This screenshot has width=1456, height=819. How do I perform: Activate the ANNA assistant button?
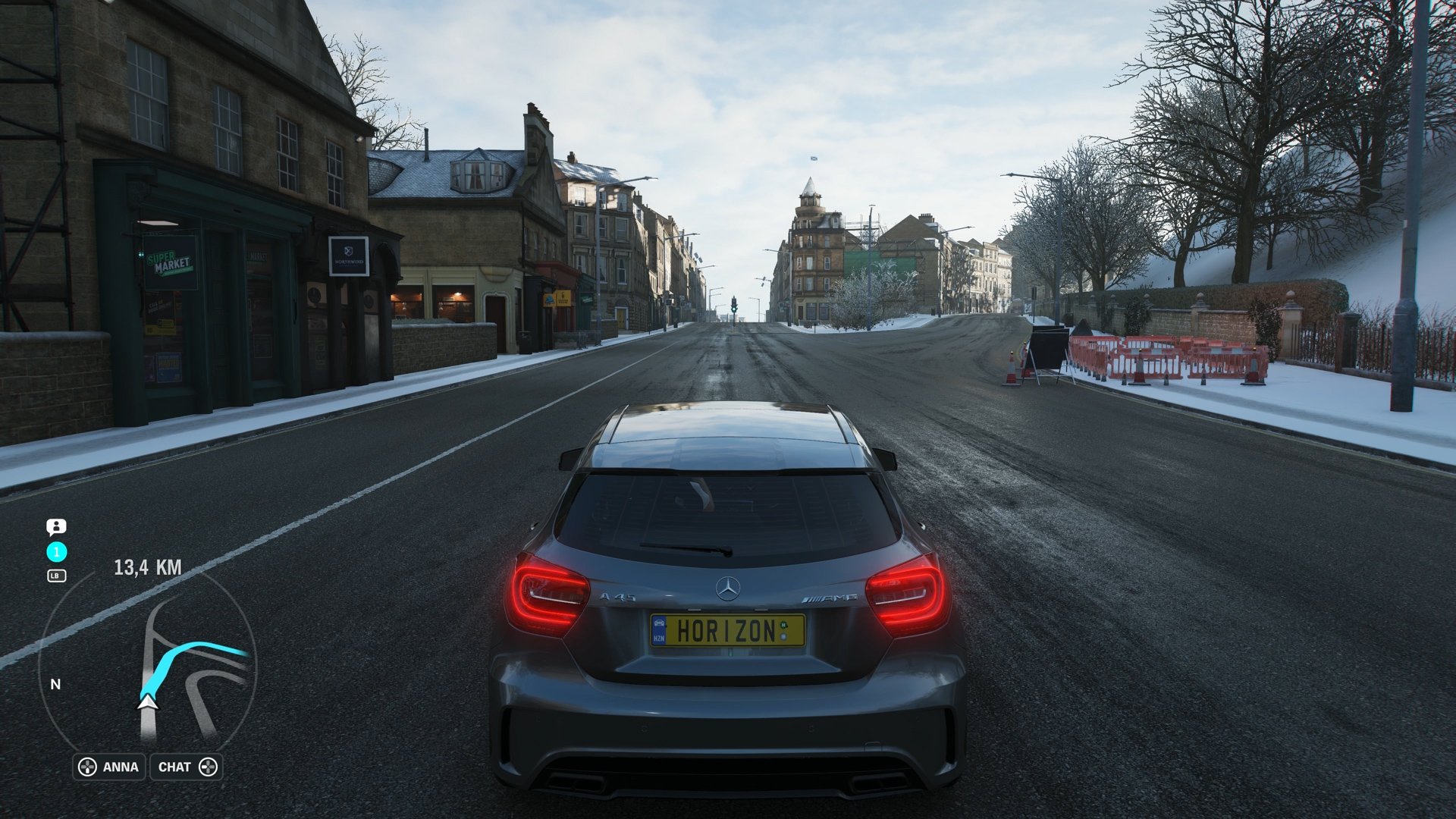118,767
